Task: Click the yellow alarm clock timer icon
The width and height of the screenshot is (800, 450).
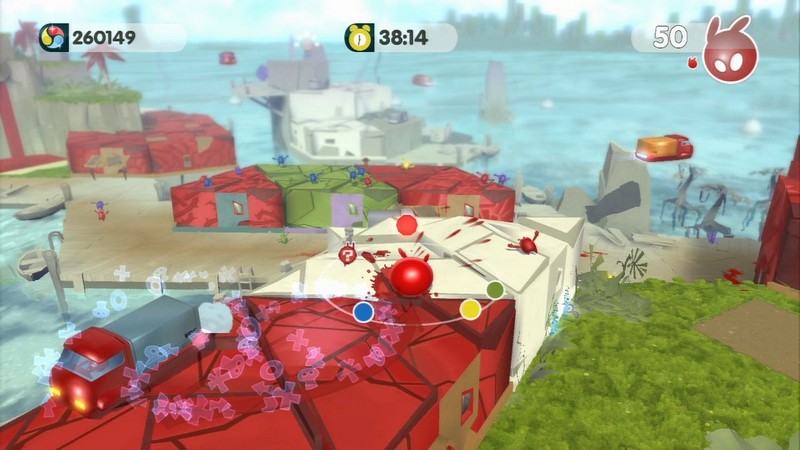Action: click(359, 38)
